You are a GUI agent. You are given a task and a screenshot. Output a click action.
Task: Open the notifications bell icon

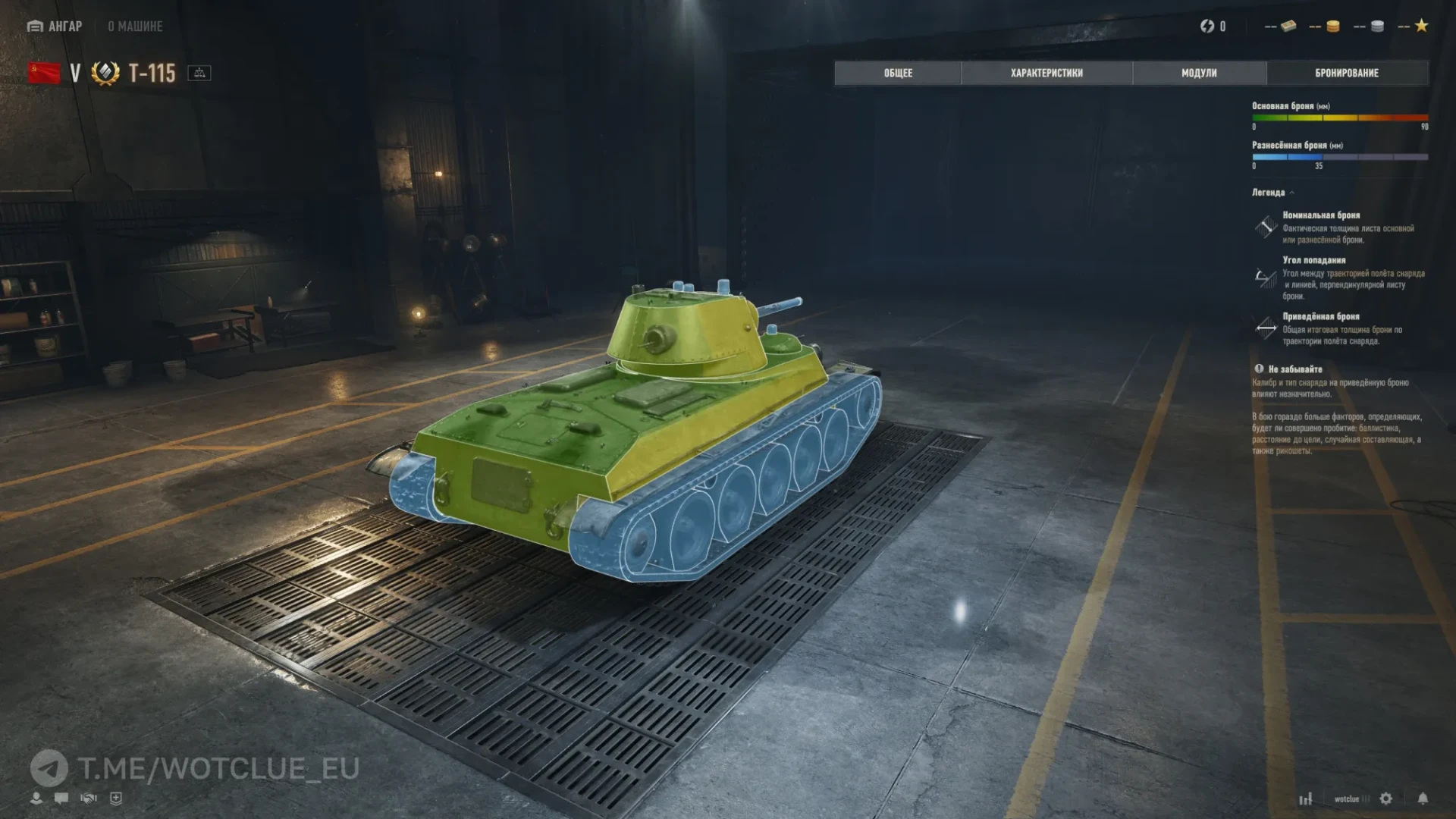pos(1423,799)
